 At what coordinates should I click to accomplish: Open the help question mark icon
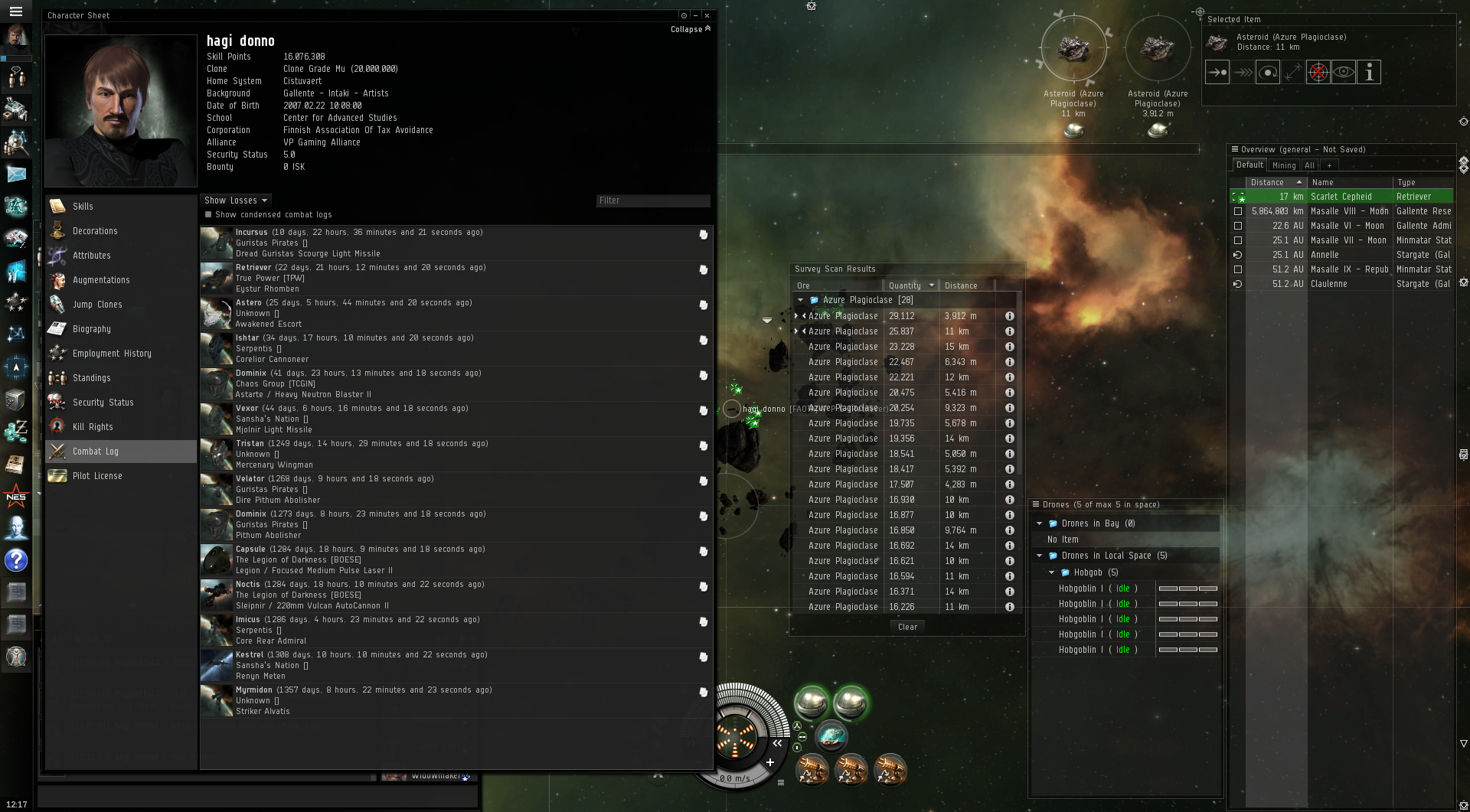(x=16, y=560)
